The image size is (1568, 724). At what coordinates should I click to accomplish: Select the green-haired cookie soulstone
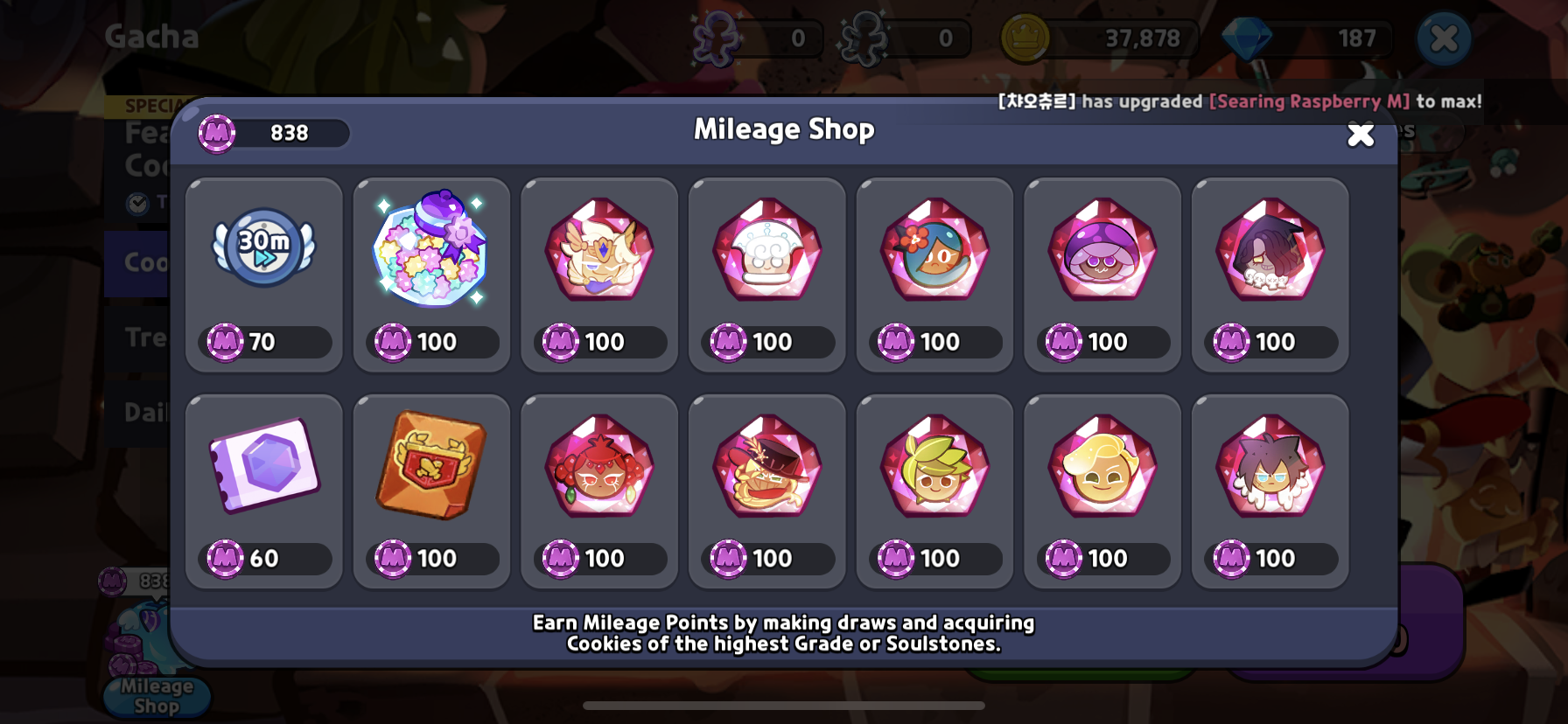click(x=934, y=491)
